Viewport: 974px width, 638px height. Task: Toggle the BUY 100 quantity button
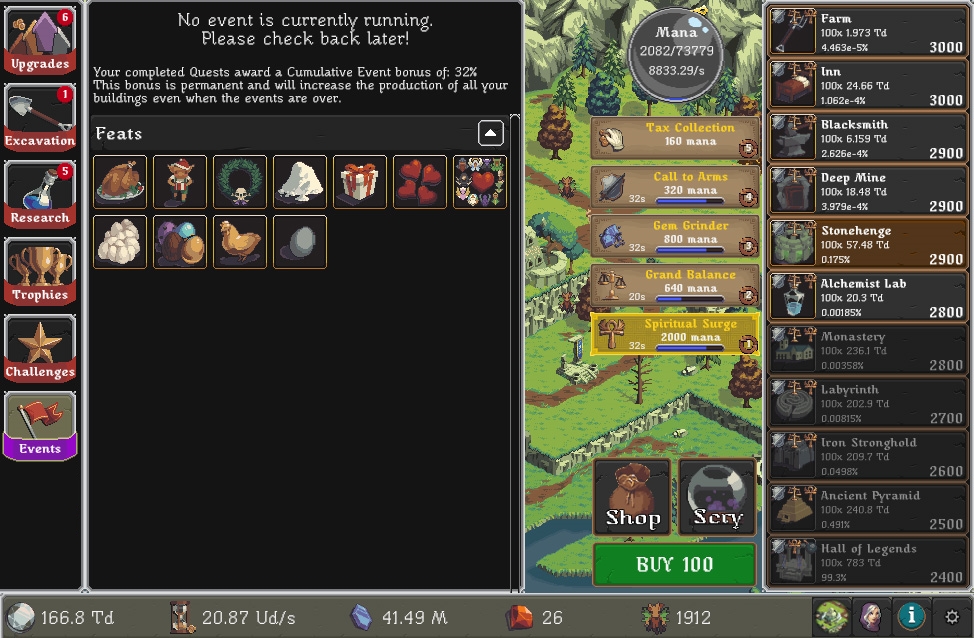click(x=674, y=565)
